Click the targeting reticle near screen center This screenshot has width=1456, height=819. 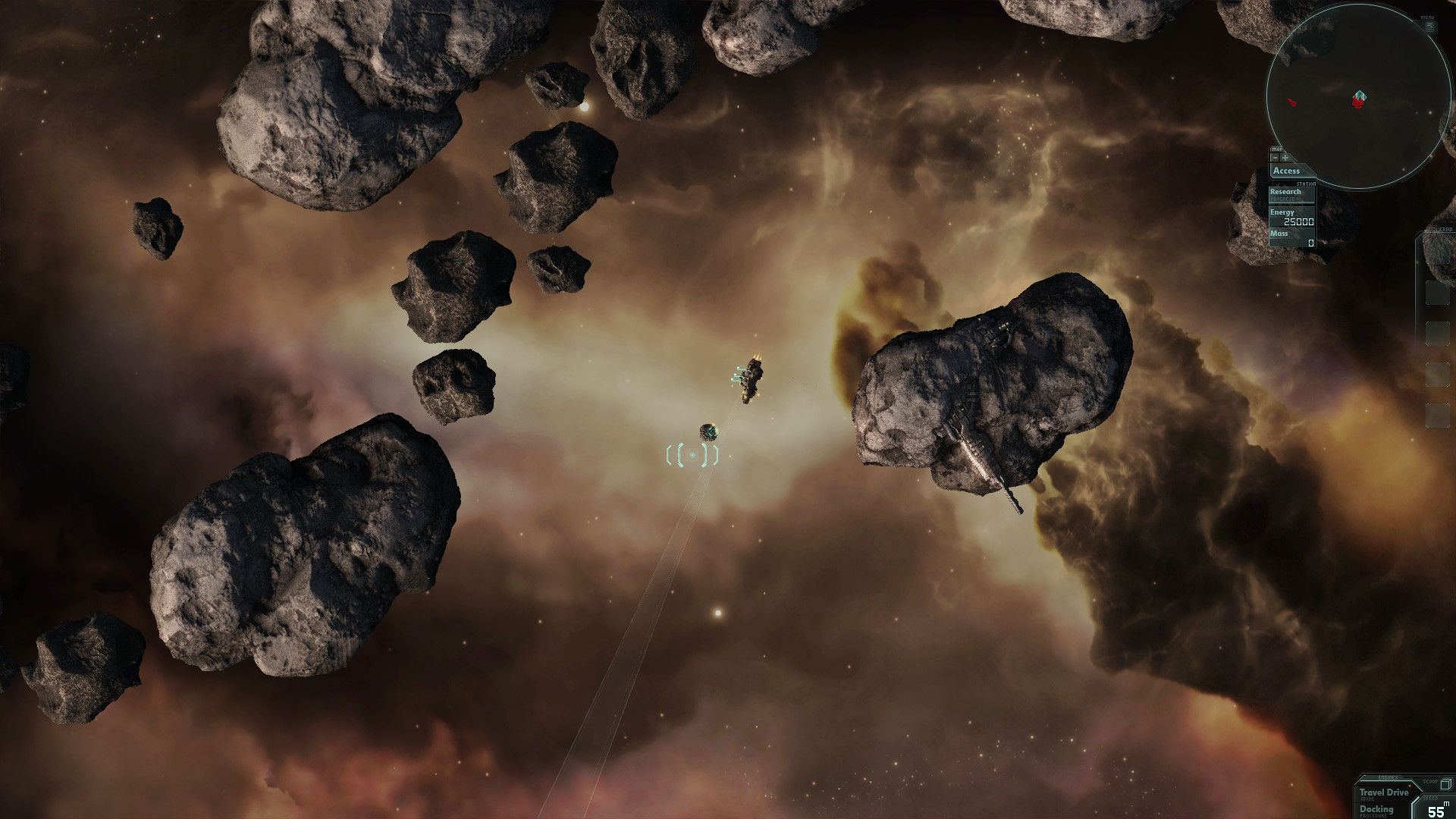click(x=692, y=455)
